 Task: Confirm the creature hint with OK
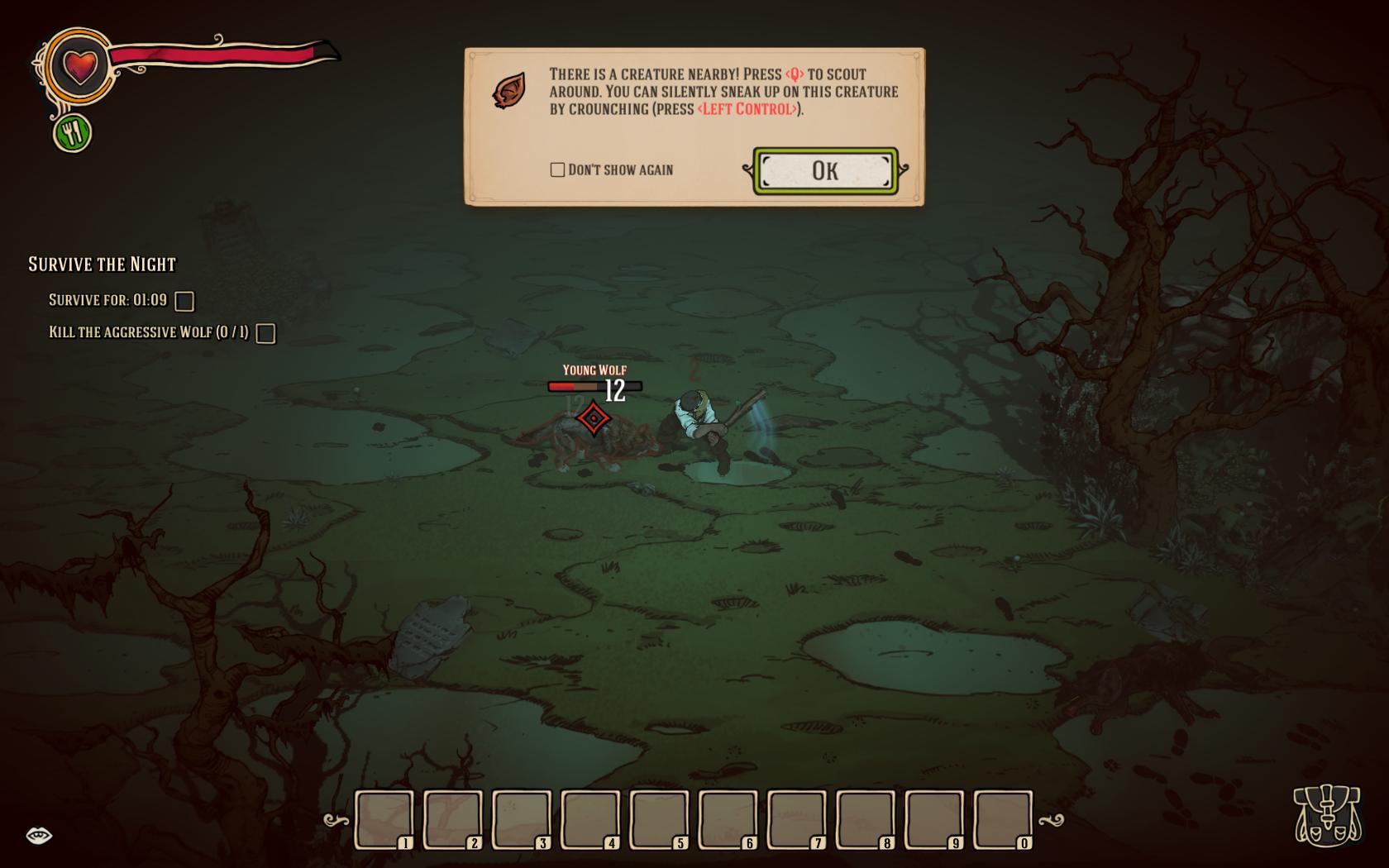pyautogui.click(x=824, y=171)
